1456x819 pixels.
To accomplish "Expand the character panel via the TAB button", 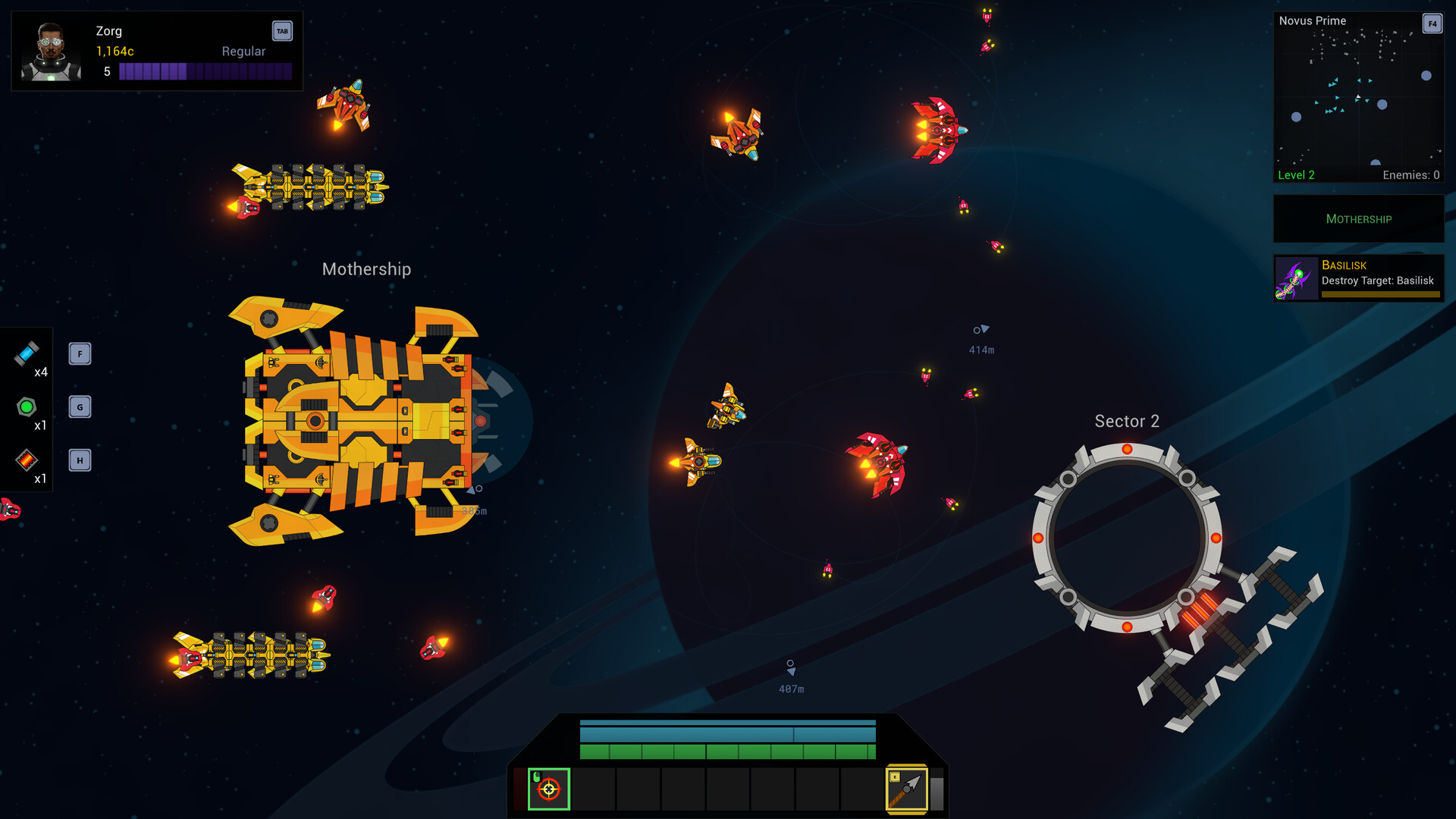I will (281, 31).
